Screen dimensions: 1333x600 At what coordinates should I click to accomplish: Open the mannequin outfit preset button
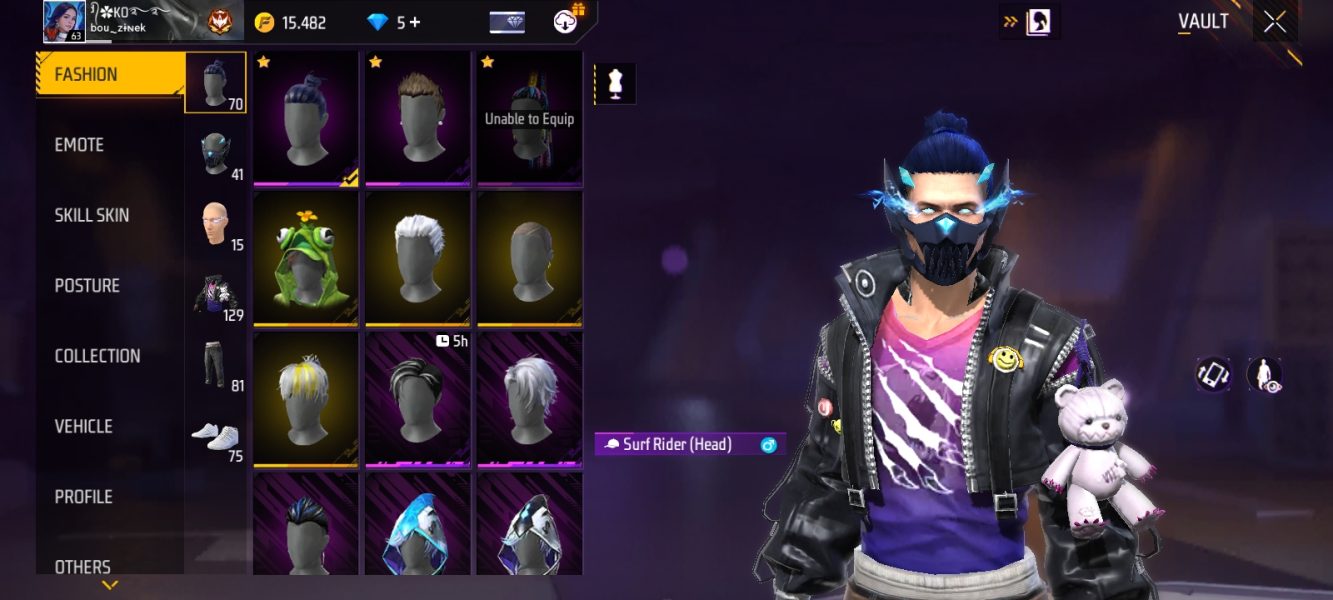[x=615, y=85]
